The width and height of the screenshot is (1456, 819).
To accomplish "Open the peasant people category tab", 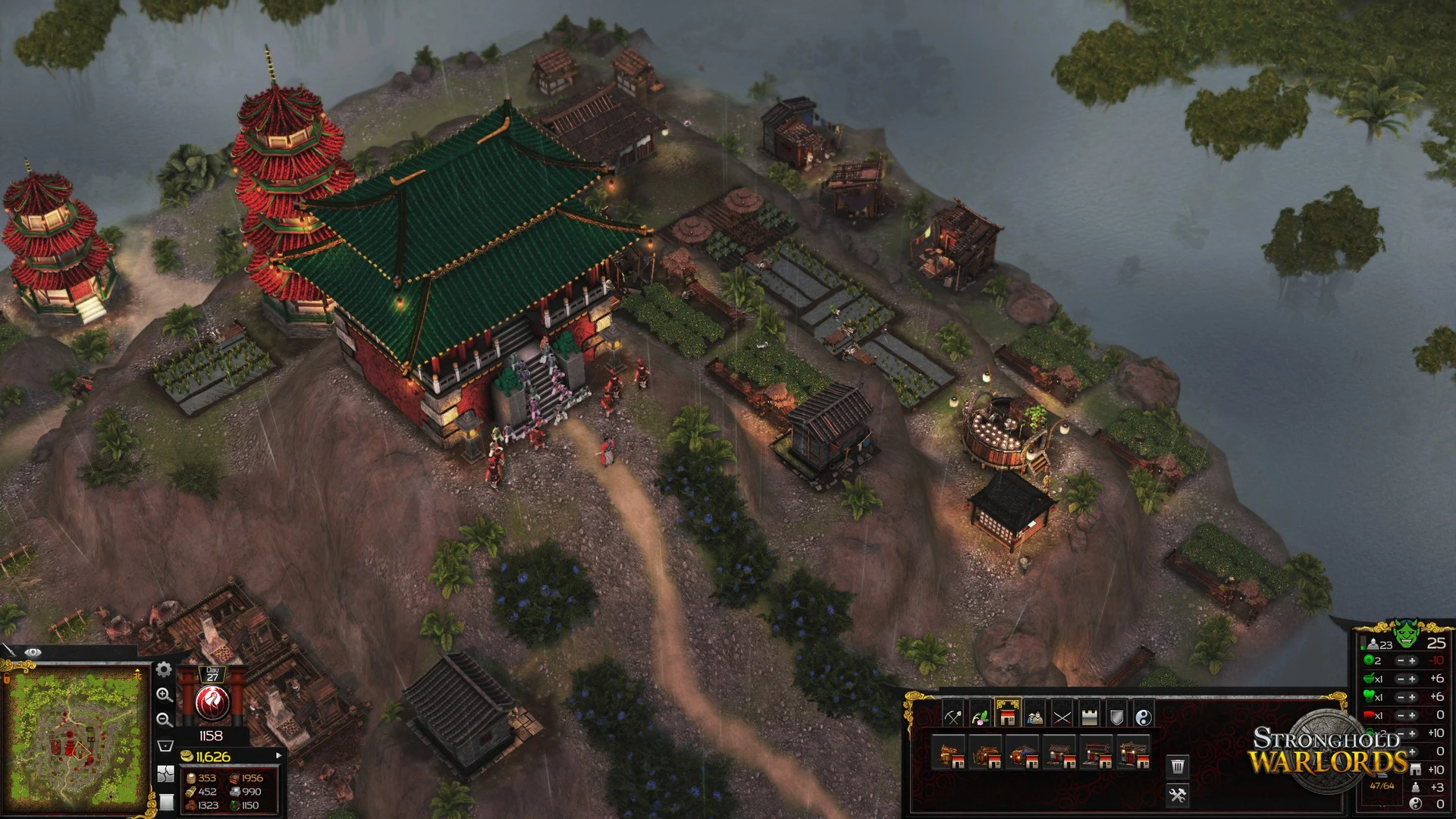I will (1034, 716).
